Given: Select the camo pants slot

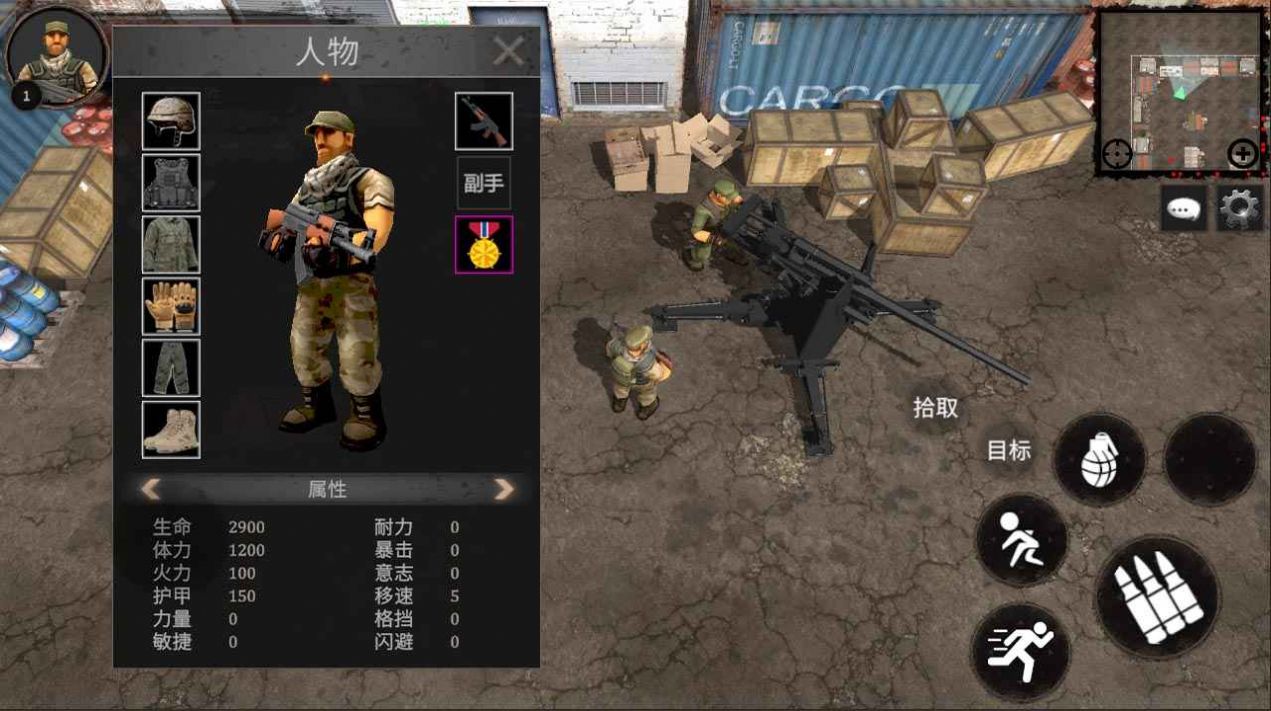Looking at the screenshot, I should (x=171, y=368).
